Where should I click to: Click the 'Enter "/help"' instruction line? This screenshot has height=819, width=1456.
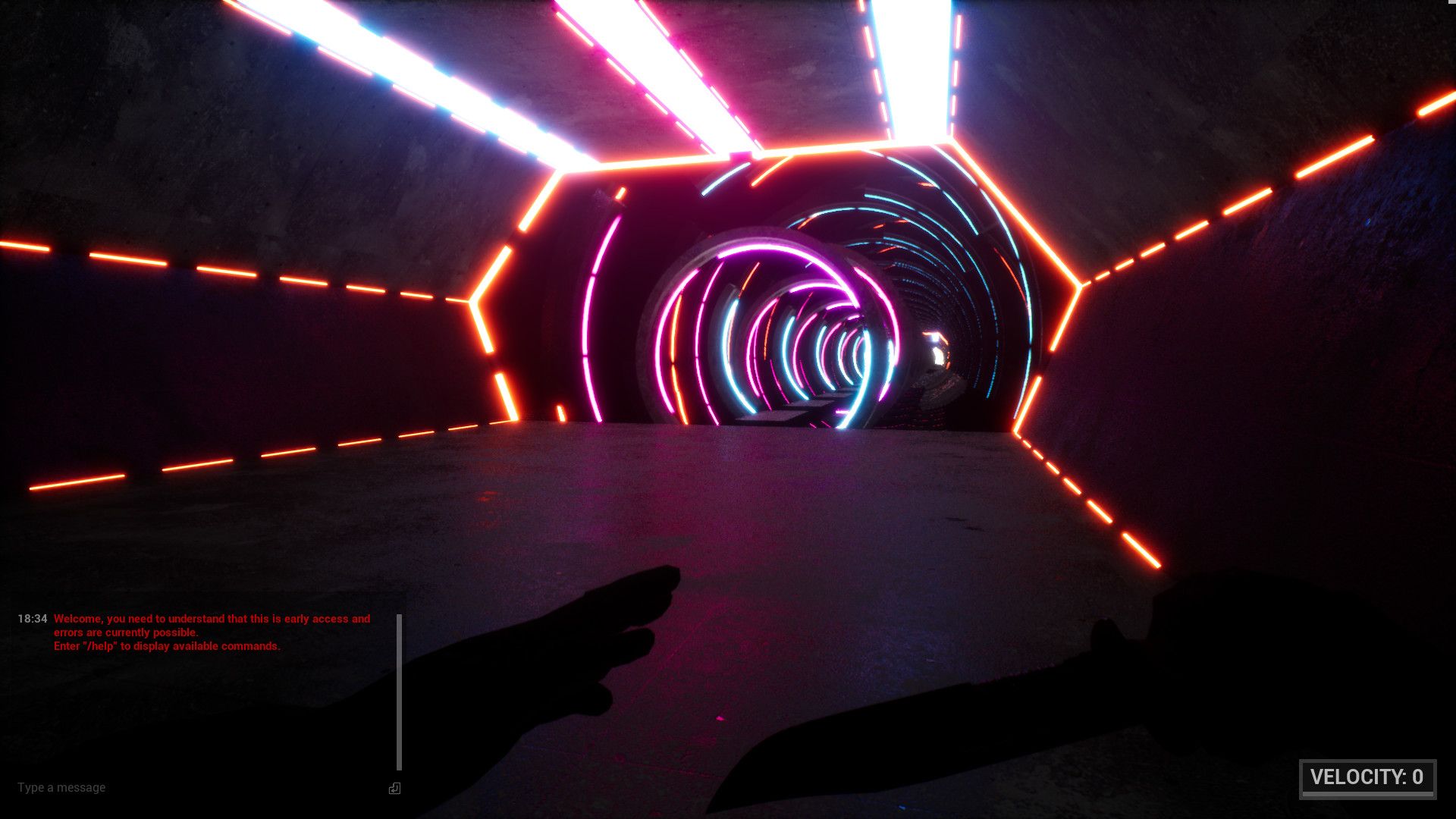tap(168, 647)
